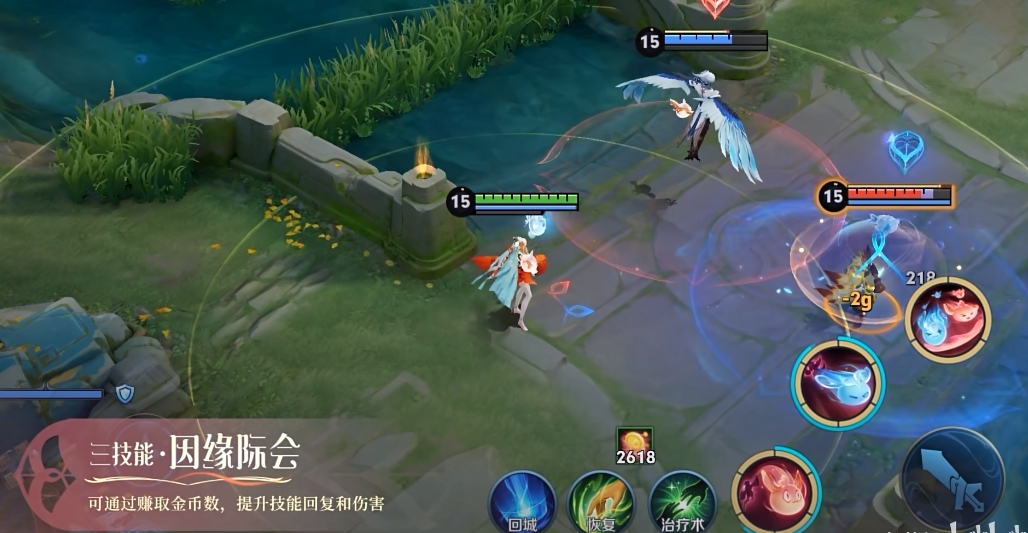Cast the blue rabbit spirit skill
The height and width of the screenshot is (533, 1028).
click(x=838, y=384)
